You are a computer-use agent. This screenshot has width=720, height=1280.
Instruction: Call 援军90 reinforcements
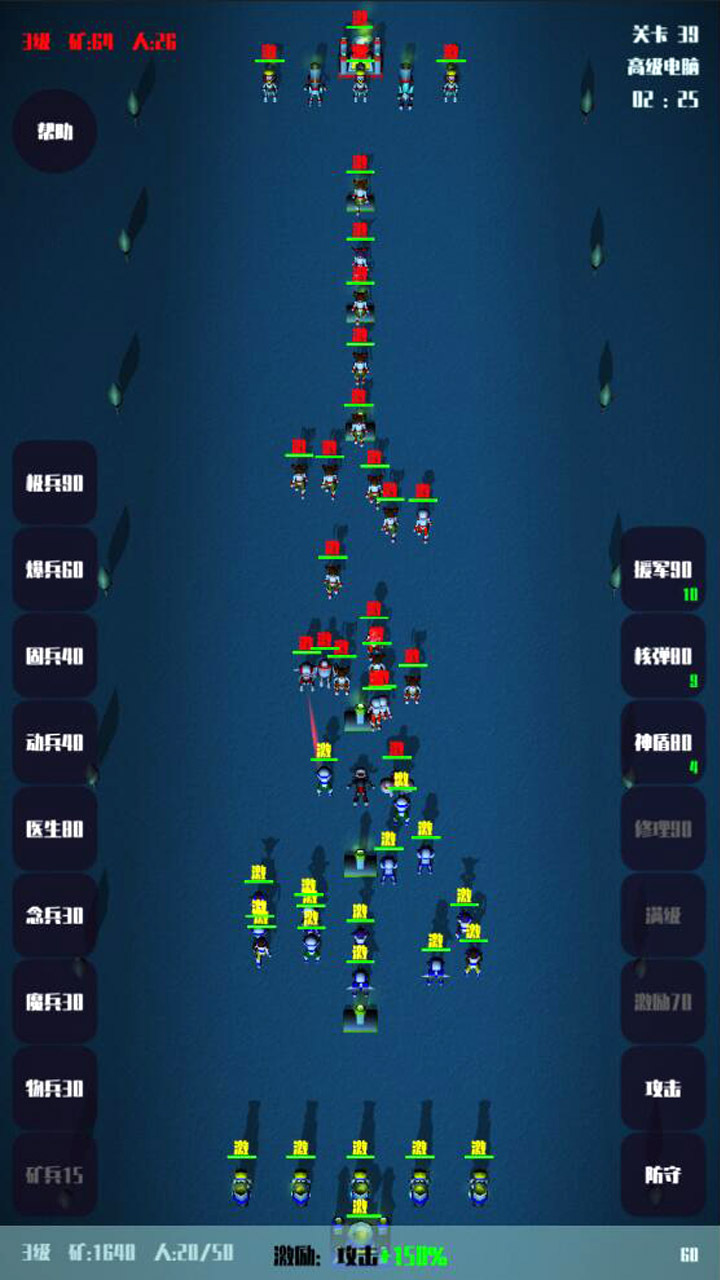click(x=663, y=570)
